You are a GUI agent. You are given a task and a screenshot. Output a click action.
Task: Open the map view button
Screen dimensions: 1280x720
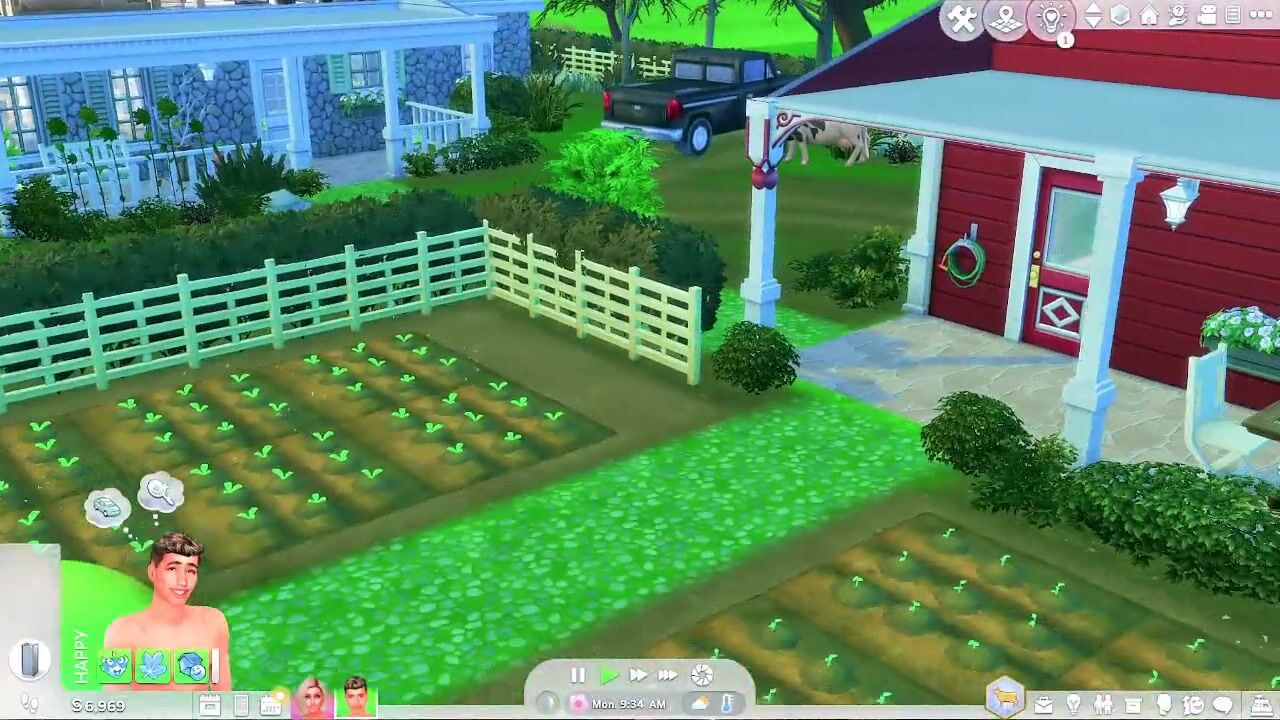pyautogui.click(x=1006, y=19)
